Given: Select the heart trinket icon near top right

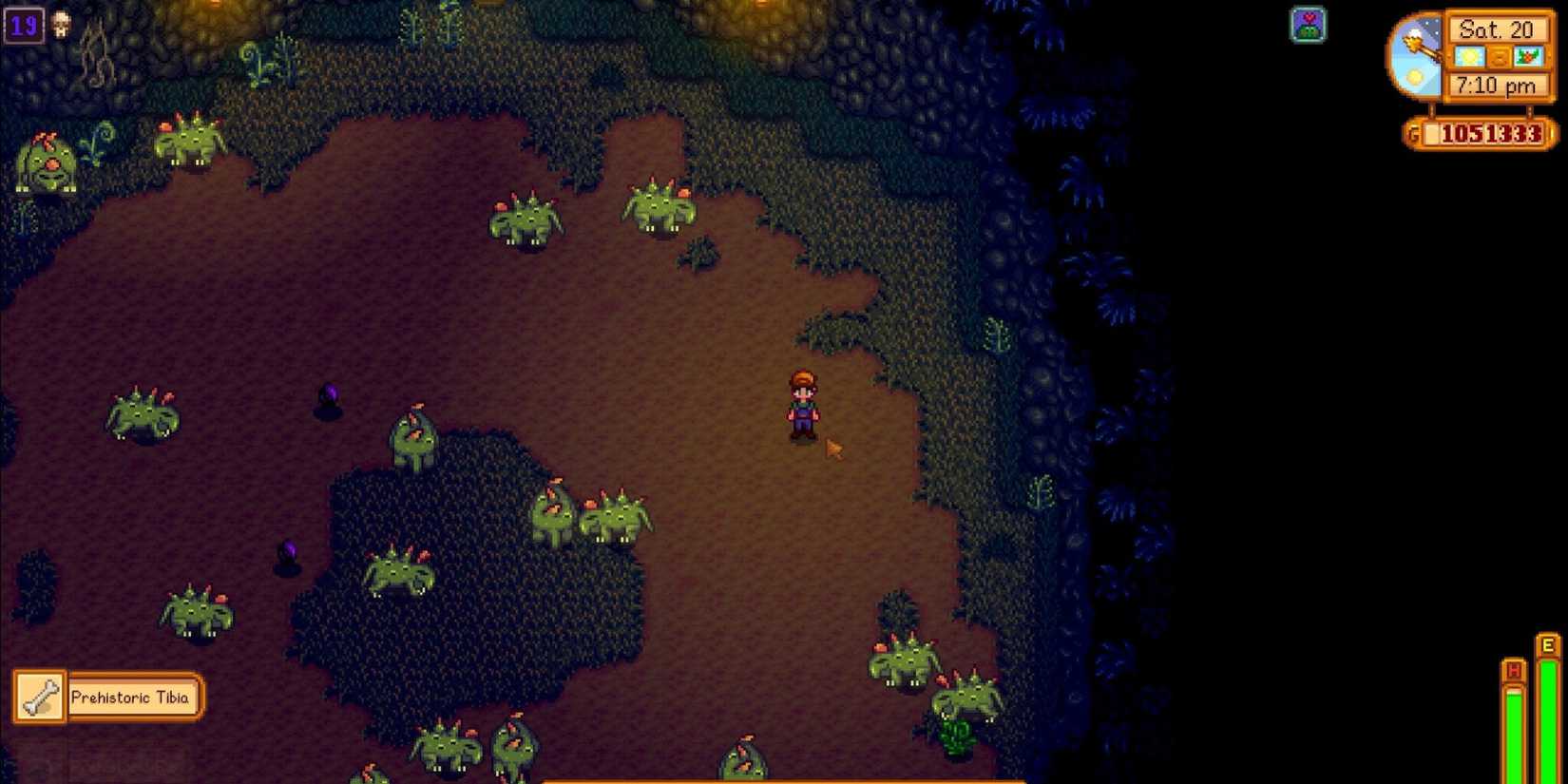Looking at the screenshot, I should pos(1309,26).
